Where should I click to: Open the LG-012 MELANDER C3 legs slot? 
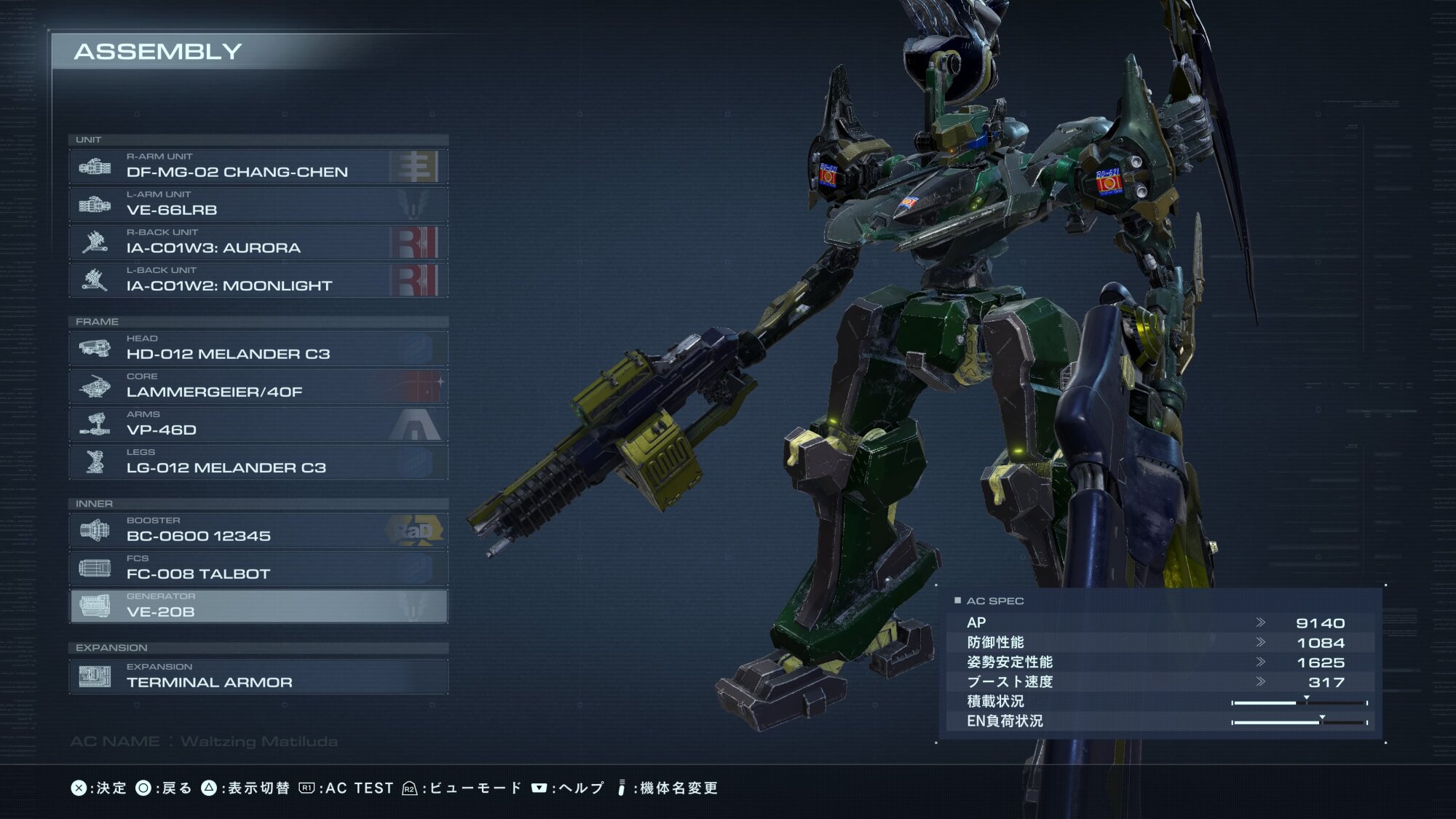coord(258,462)
